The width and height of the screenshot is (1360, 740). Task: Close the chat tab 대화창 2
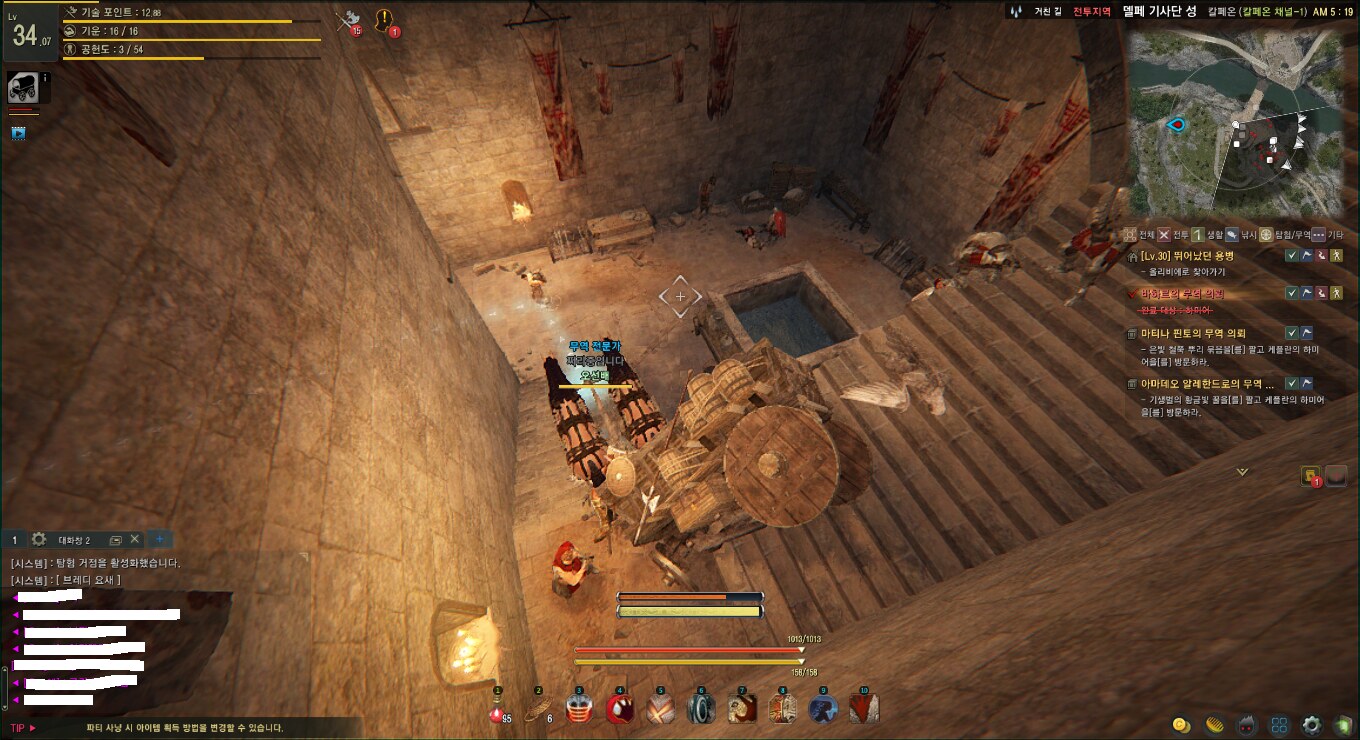coord(135,539)
